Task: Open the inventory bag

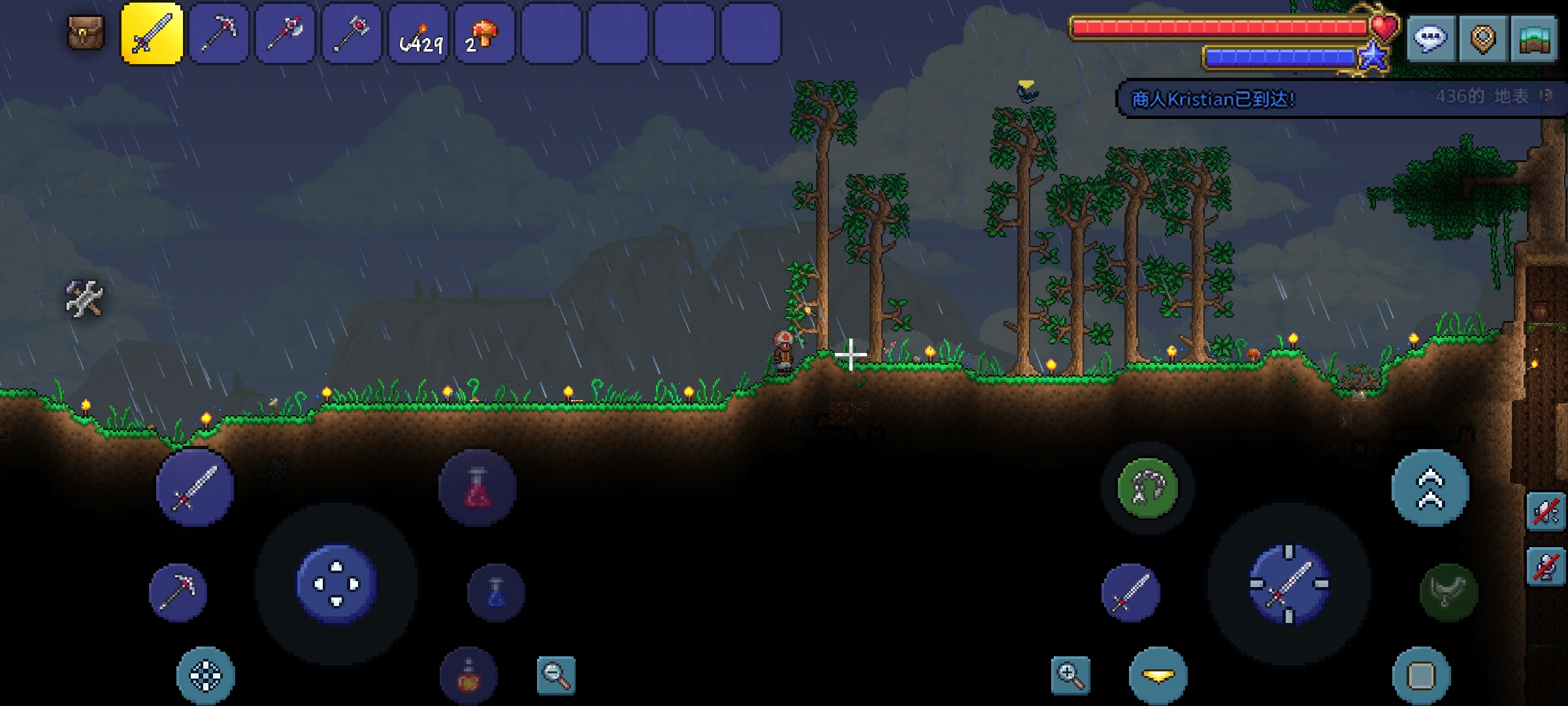Action: pos(86,33)
